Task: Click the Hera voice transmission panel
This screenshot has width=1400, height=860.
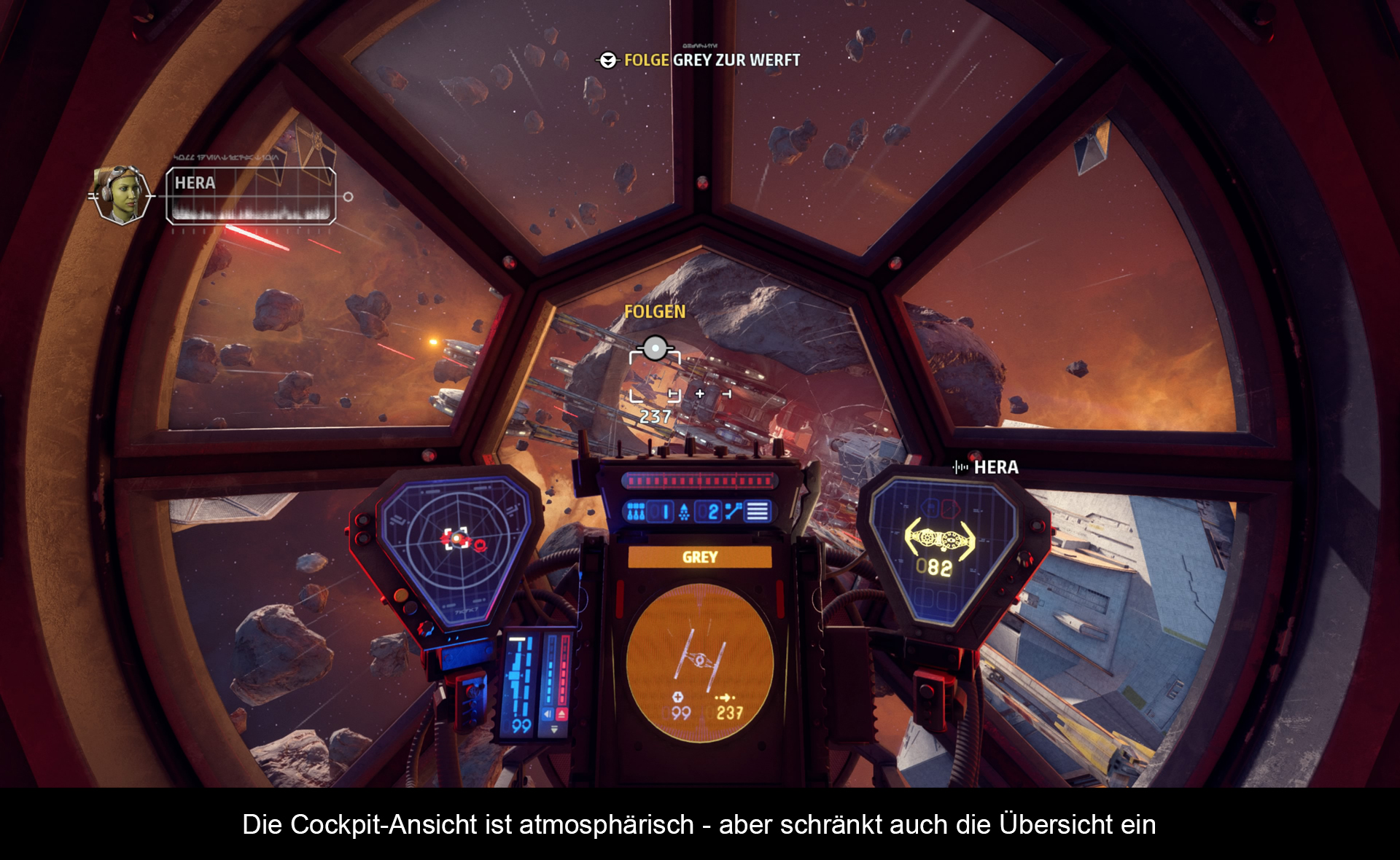Action: (x=251, y=195)
